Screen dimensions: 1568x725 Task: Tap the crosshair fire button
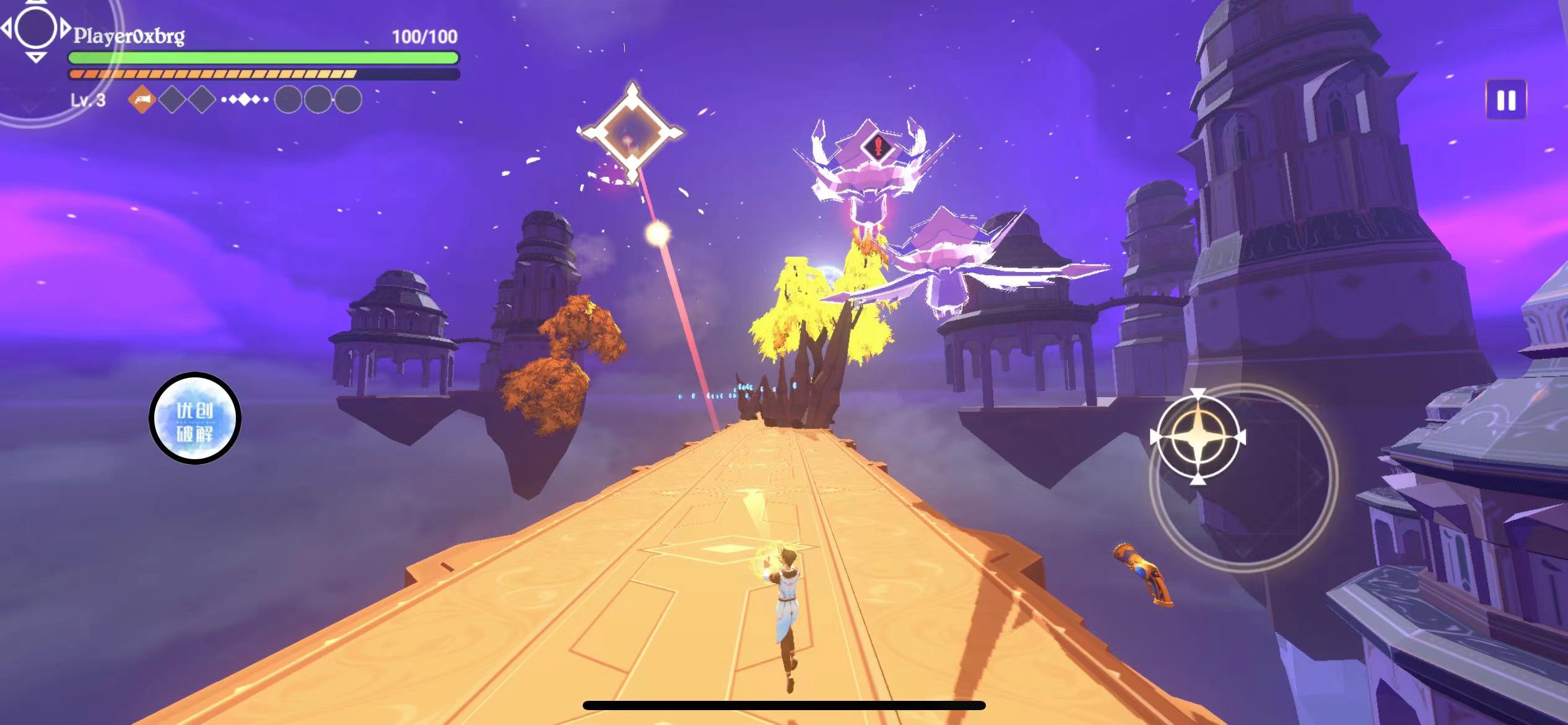point(1198,437)
